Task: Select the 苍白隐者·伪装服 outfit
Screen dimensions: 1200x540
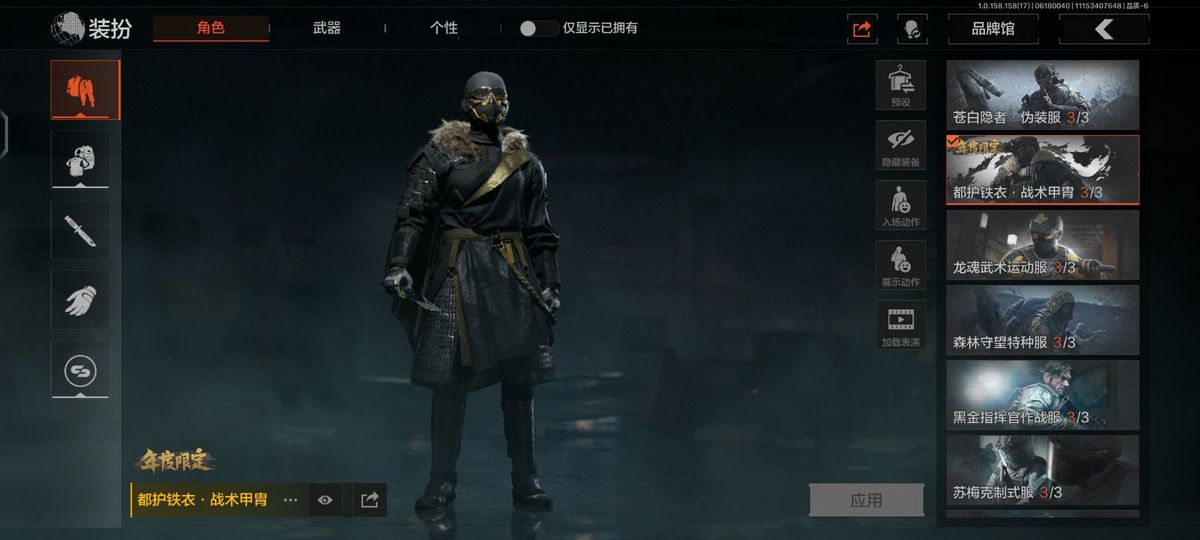Action: point(1042,95)
